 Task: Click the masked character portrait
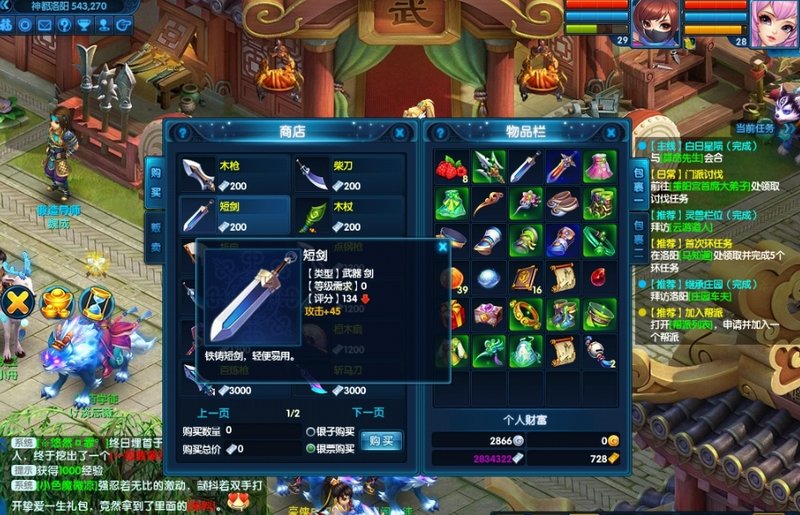[x=650, y=20]
